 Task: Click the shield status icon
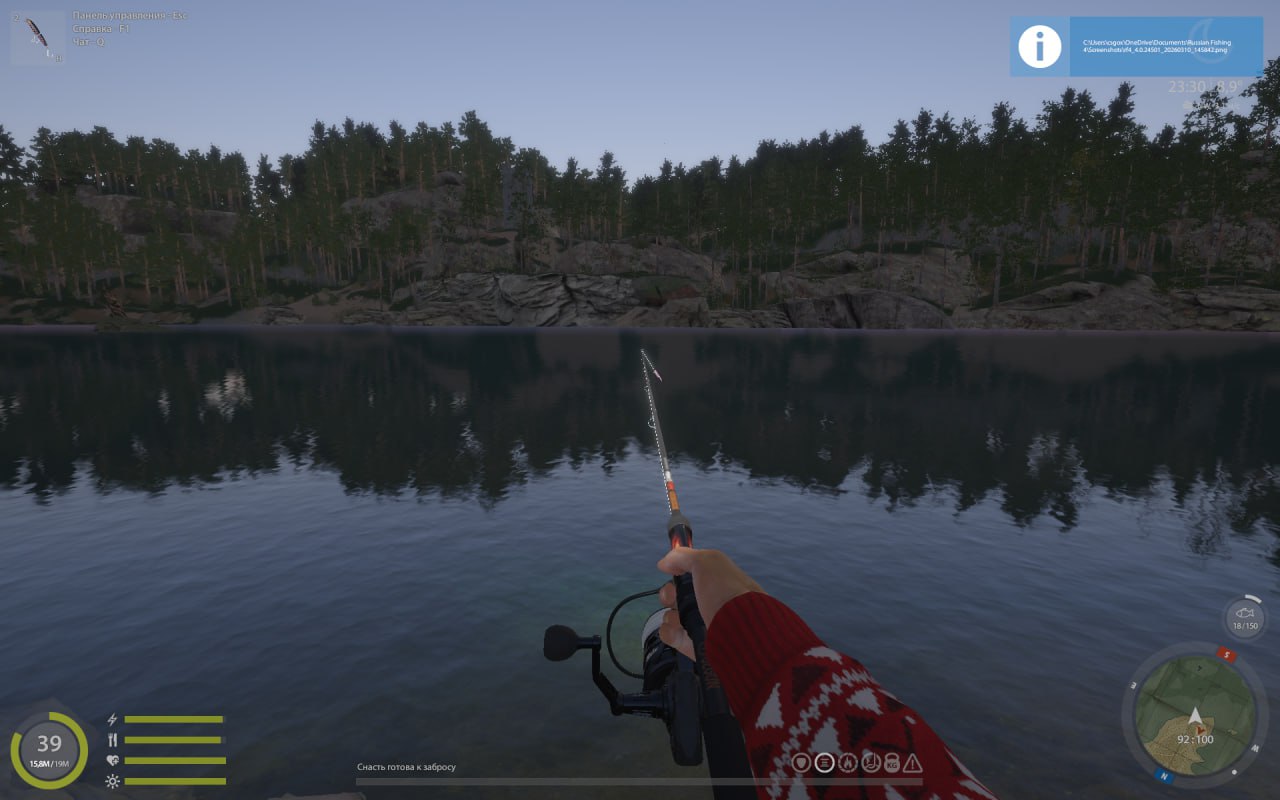point(801,763)
